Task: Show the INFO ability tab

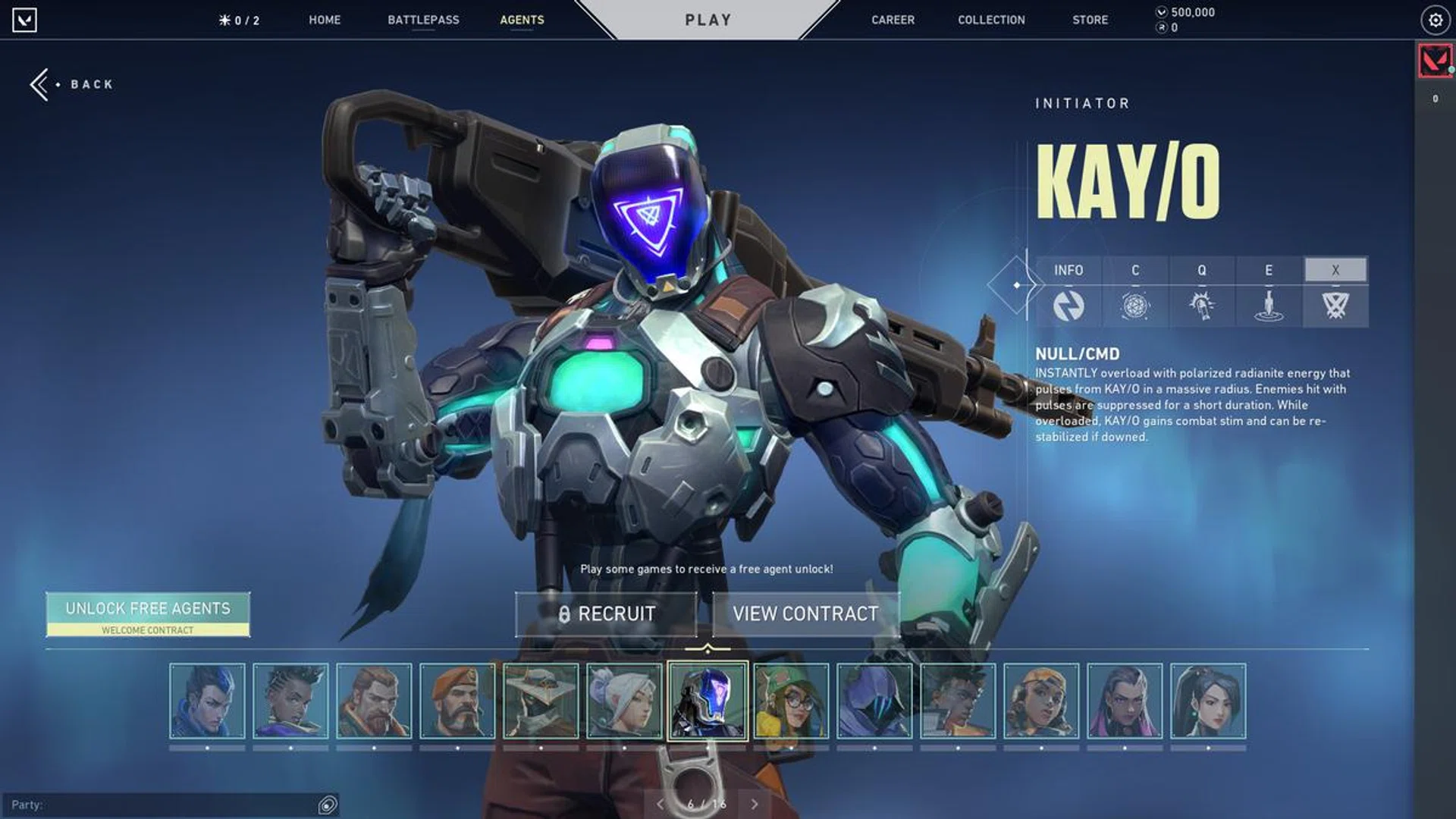Action: click(1068, 291)
